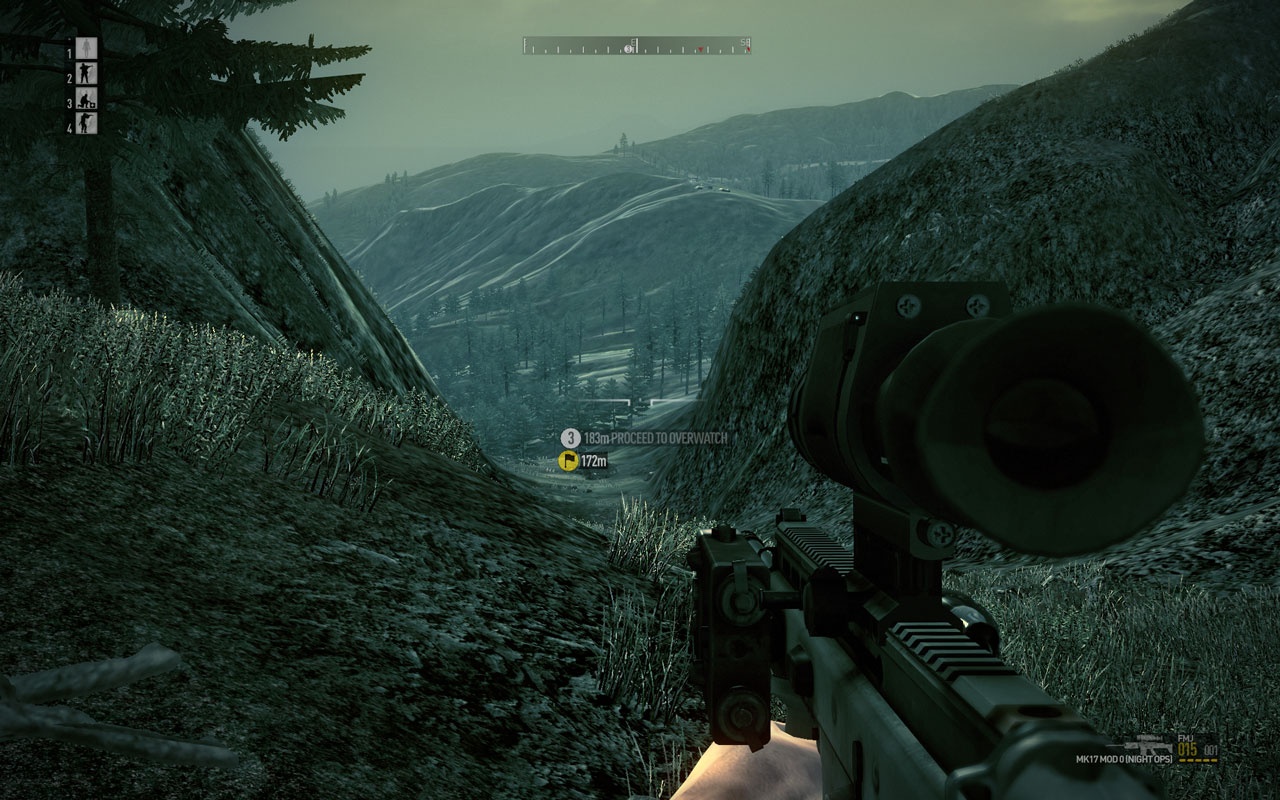This screenshot has height=800, width=1280.
Task: Click the 015 ammo count display
Action: click(1188, 749)
